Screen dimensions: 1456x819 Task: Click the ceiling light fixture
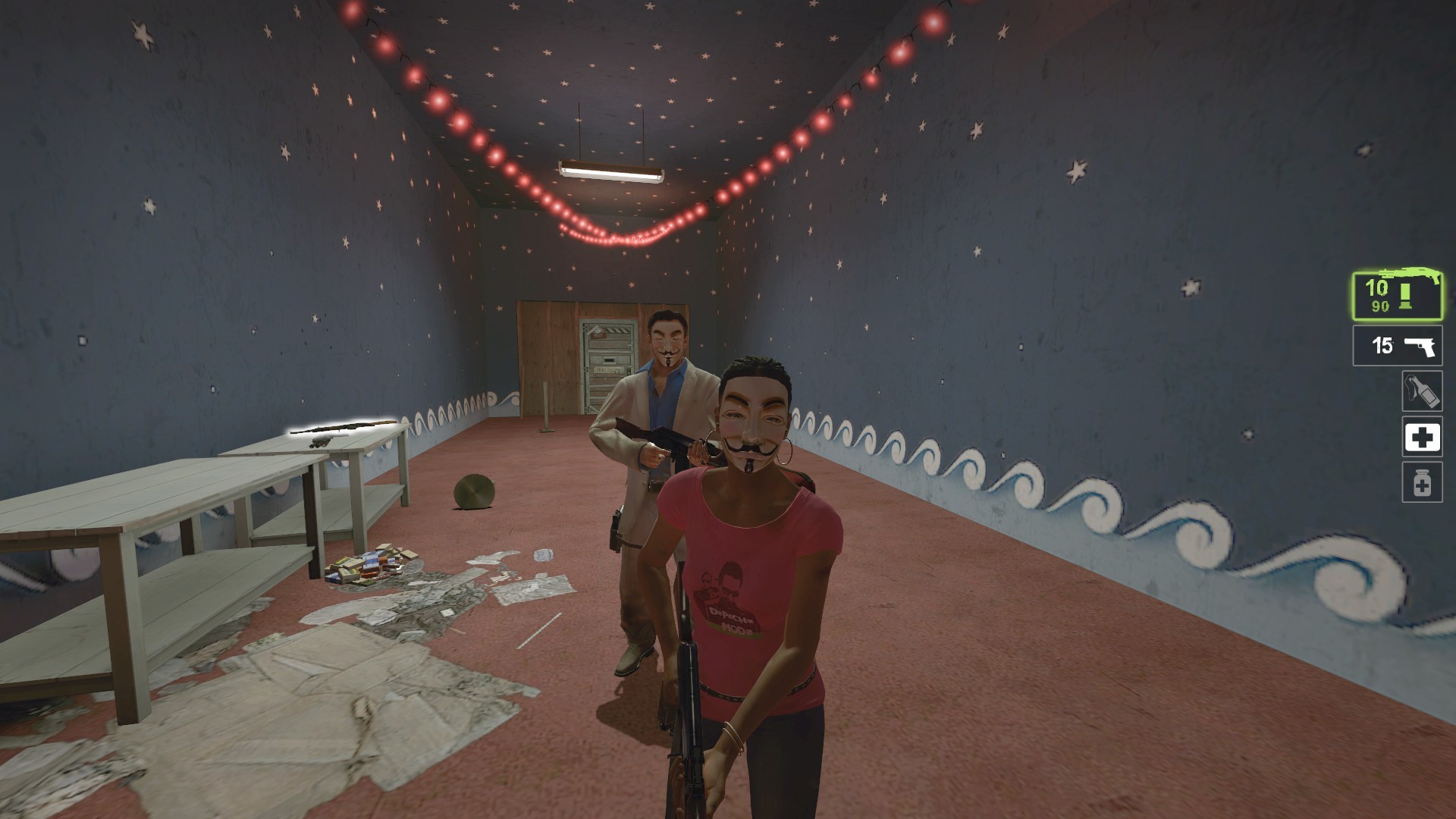pyautogui.click(x=611, y=173)
